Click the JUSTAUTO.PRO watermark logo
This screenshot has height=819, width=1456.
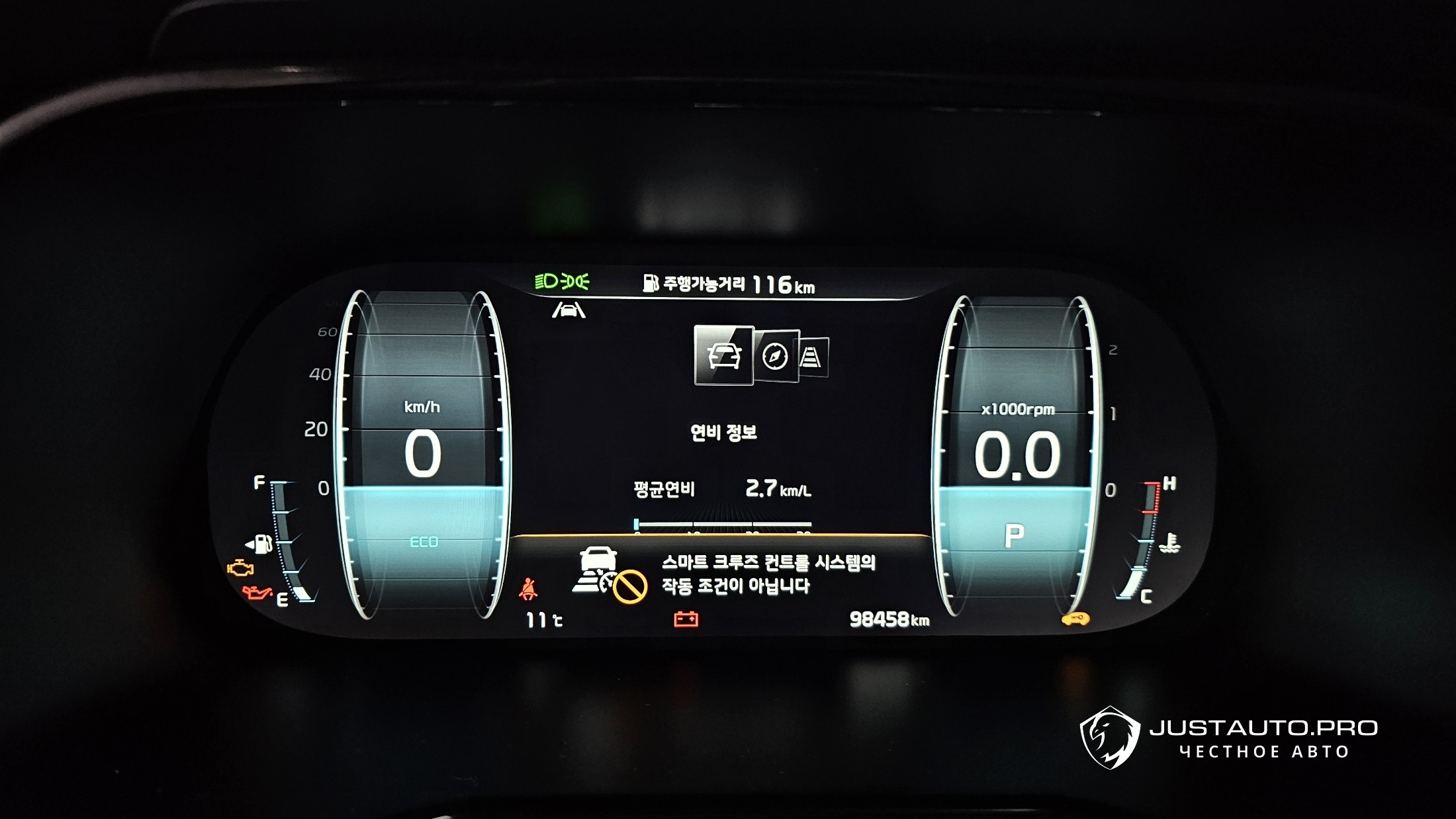1110,738
